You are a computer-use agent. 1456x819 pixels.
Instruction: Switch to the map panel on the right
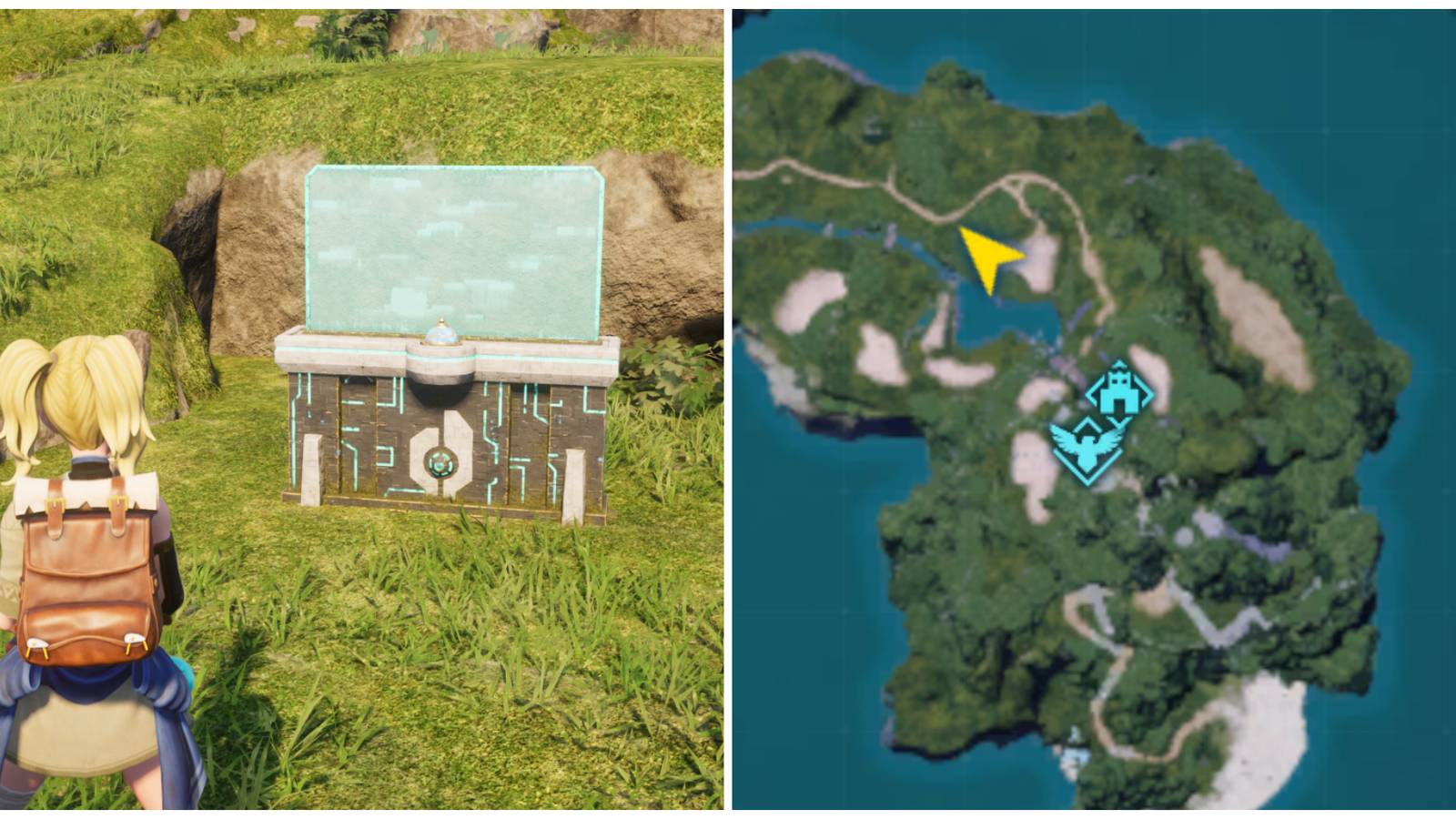tap(1092, 409)
